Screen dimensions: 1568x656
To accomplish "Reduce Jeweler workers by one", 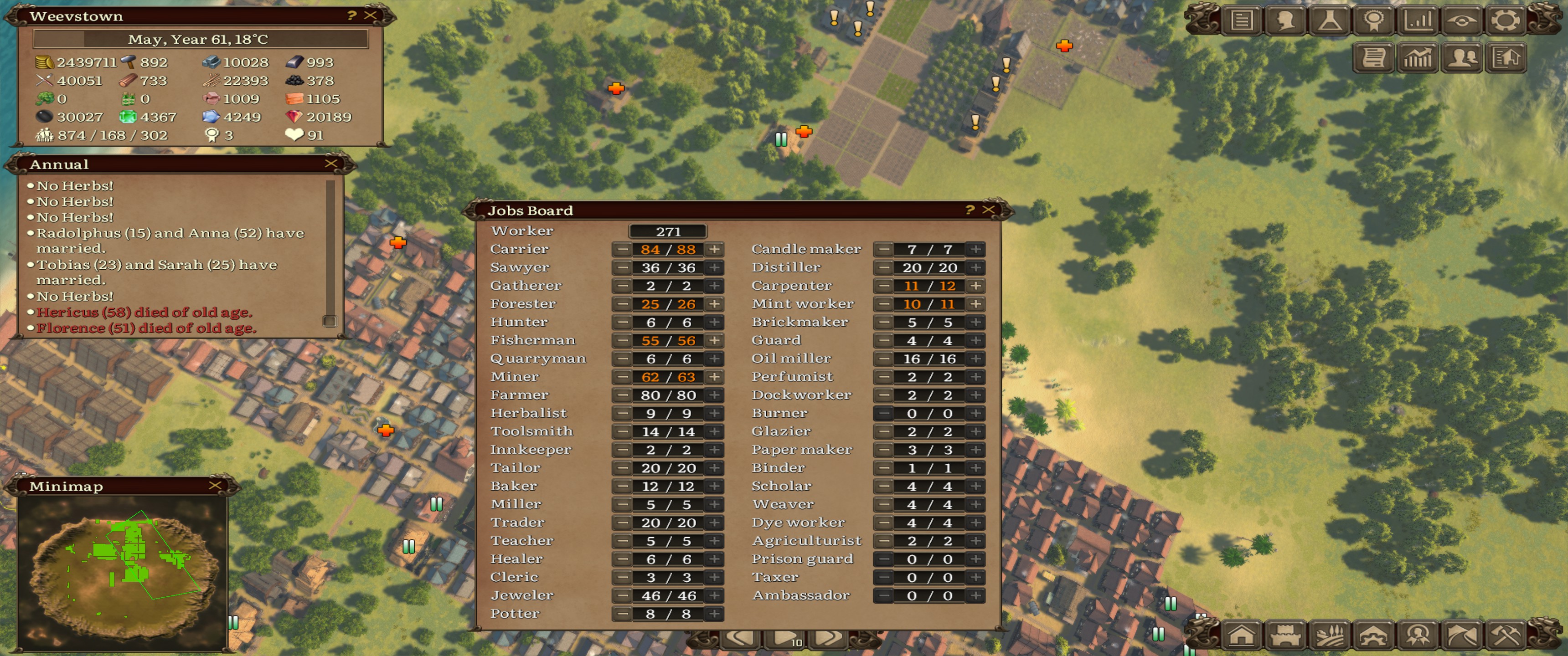I will pos(622,596).
